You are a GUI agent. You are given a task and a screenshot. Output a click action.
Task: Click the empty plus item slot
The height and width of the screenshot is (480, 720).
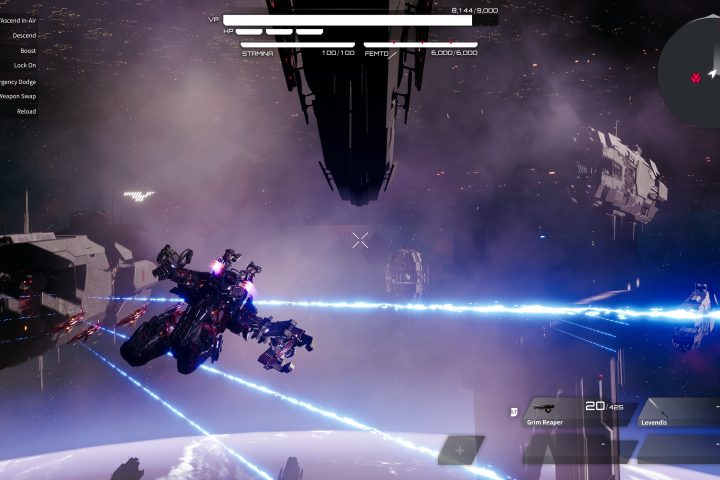point(460,450)
